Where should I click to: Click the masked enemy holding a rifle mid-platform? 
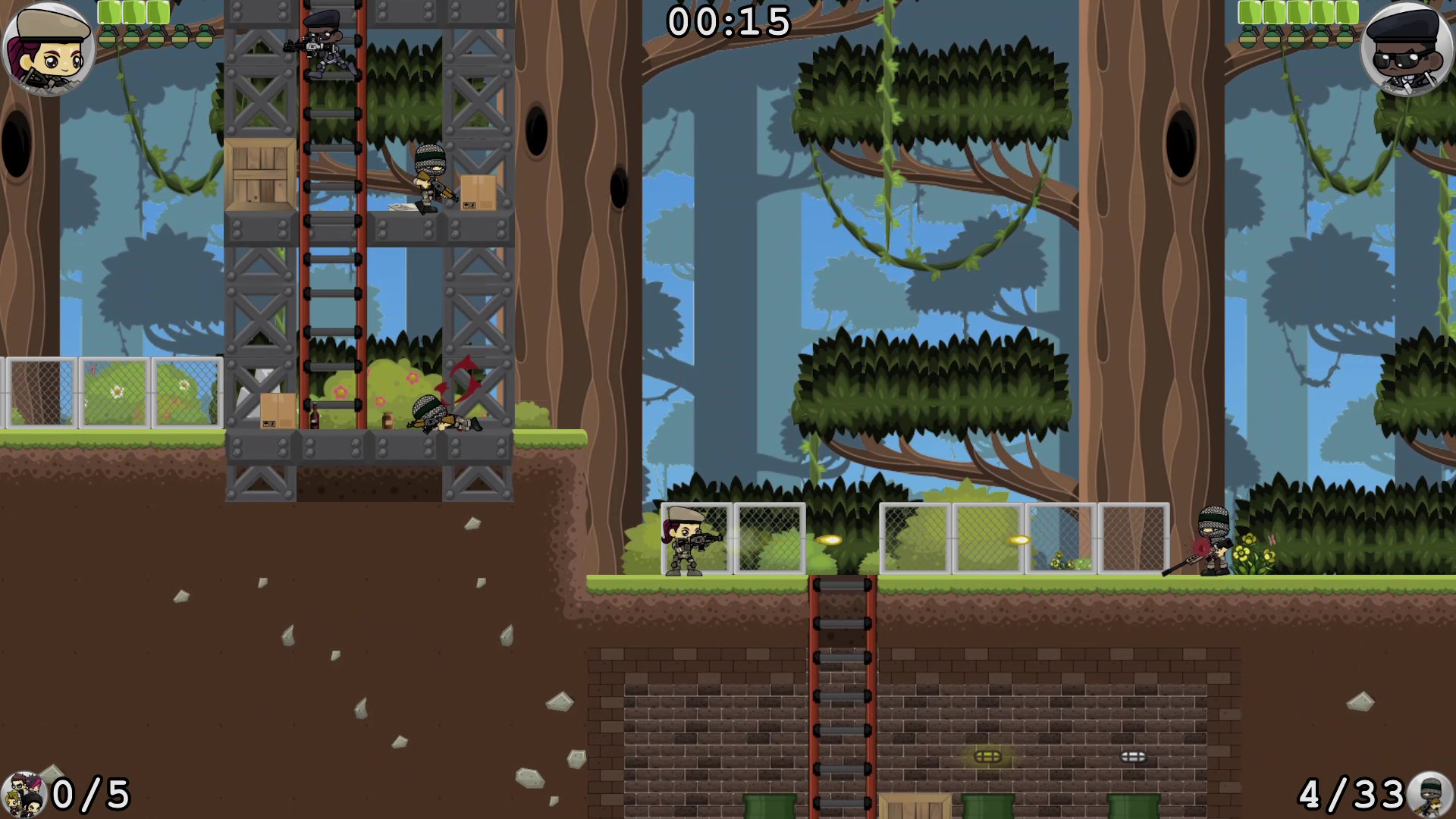(x=428, y=182)
